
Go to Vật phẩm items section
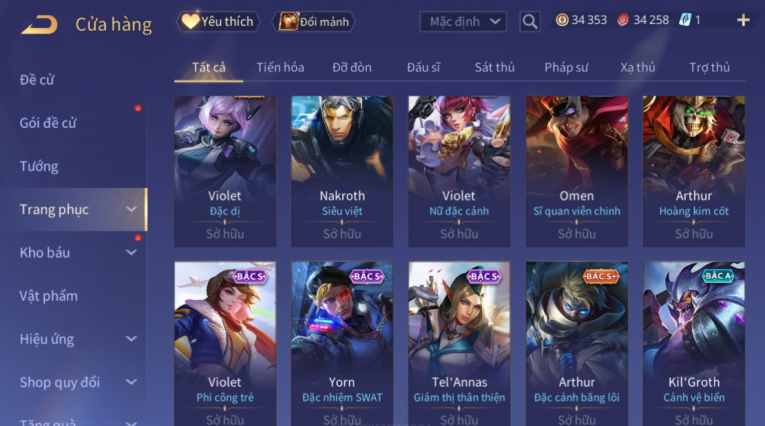coord(48,295)
